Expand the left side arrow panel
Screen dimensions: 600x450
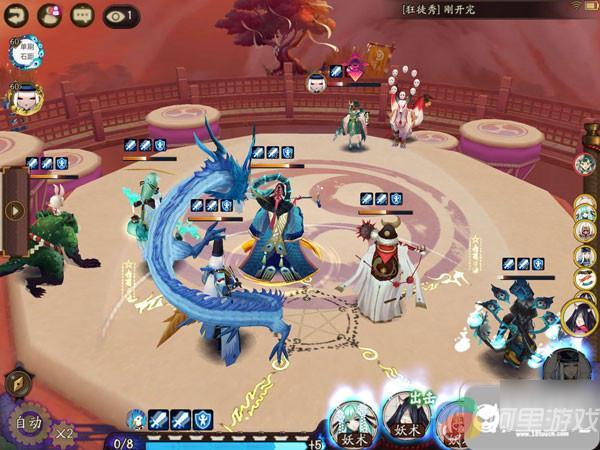(14, 211)
